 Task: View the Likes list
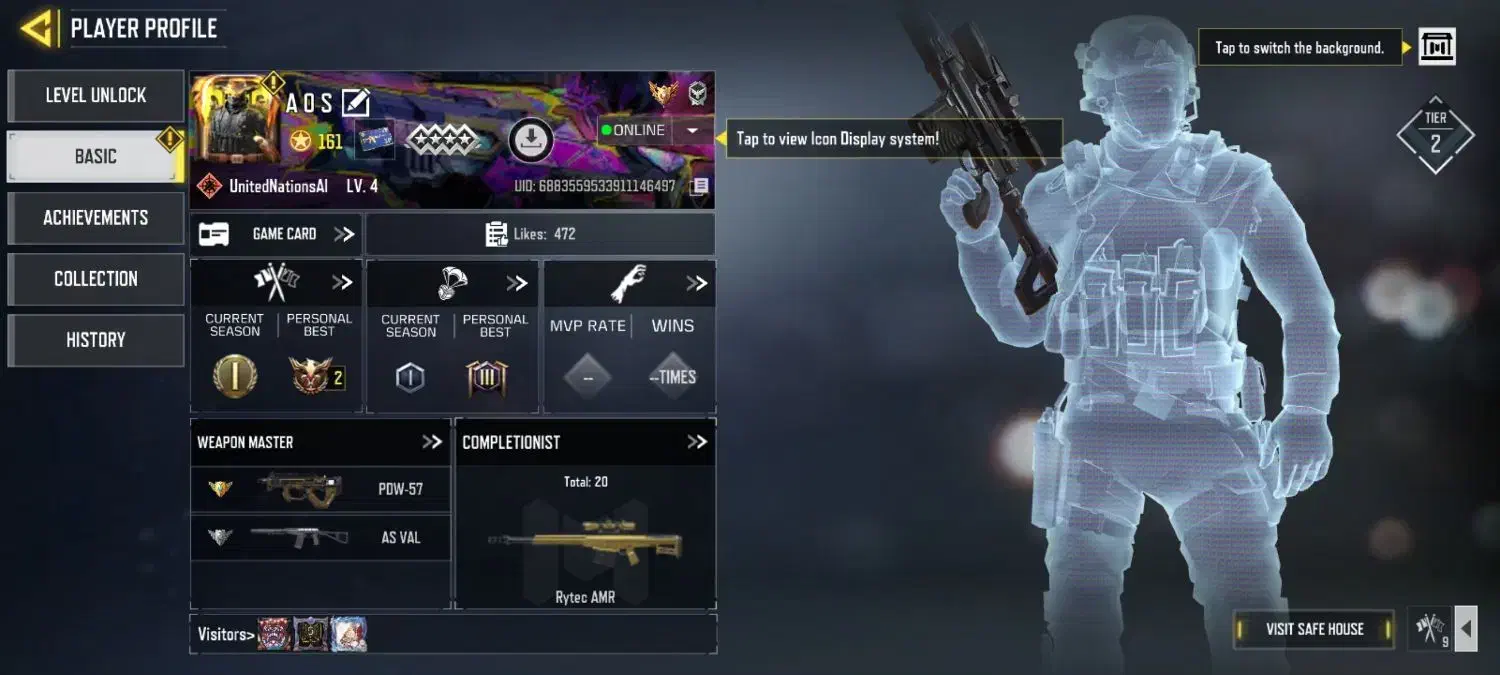click(540, 234)
